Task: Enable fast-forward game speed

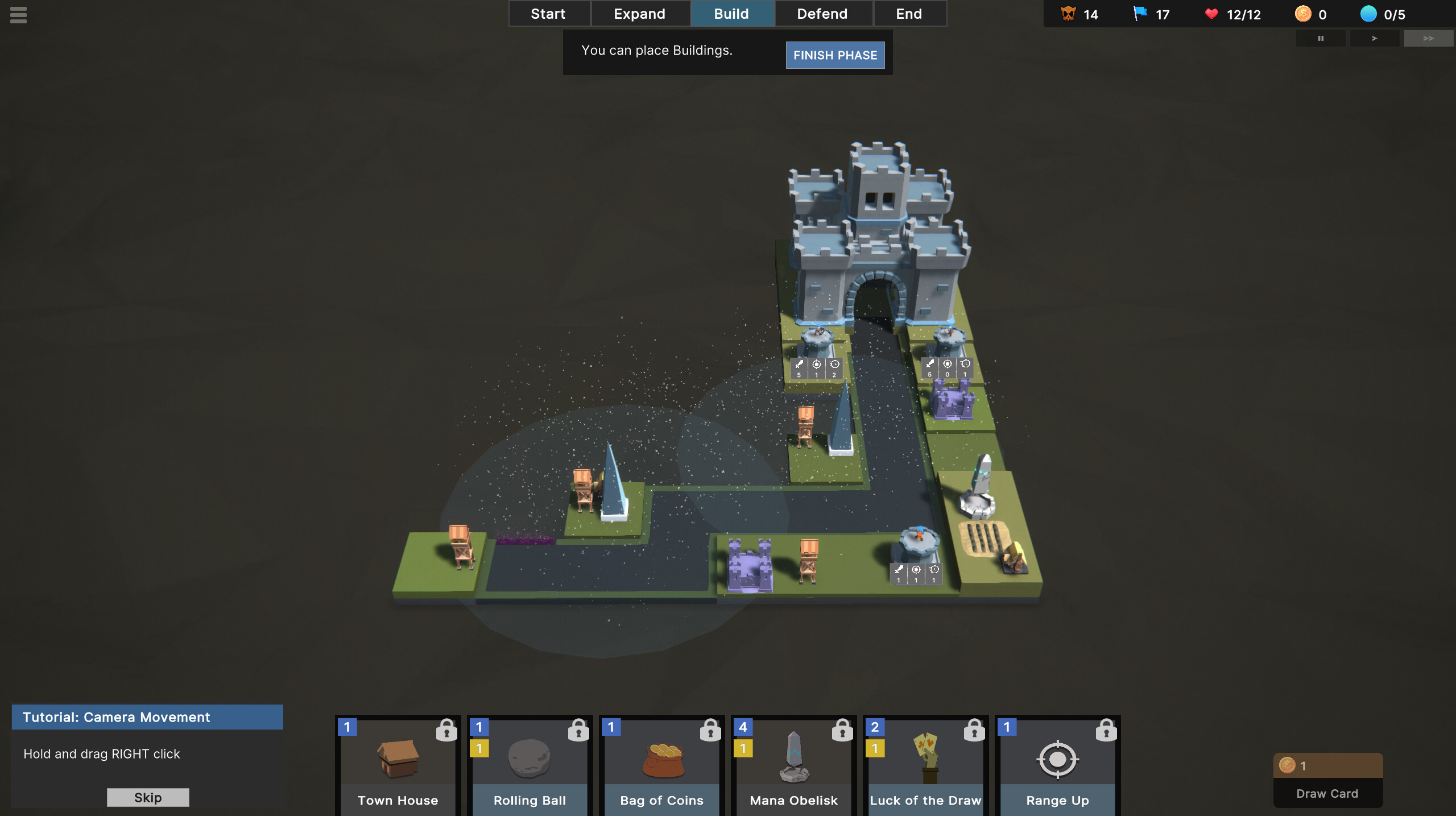Action: point(1428,38)
